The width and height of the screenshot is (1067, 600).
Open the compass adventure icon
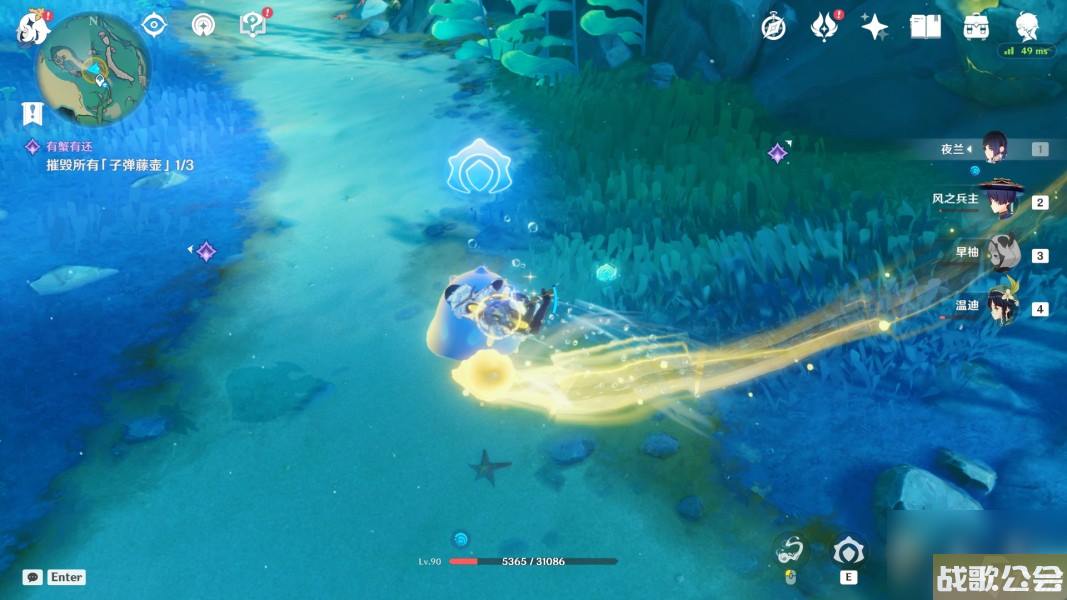(x=773, y=27)
